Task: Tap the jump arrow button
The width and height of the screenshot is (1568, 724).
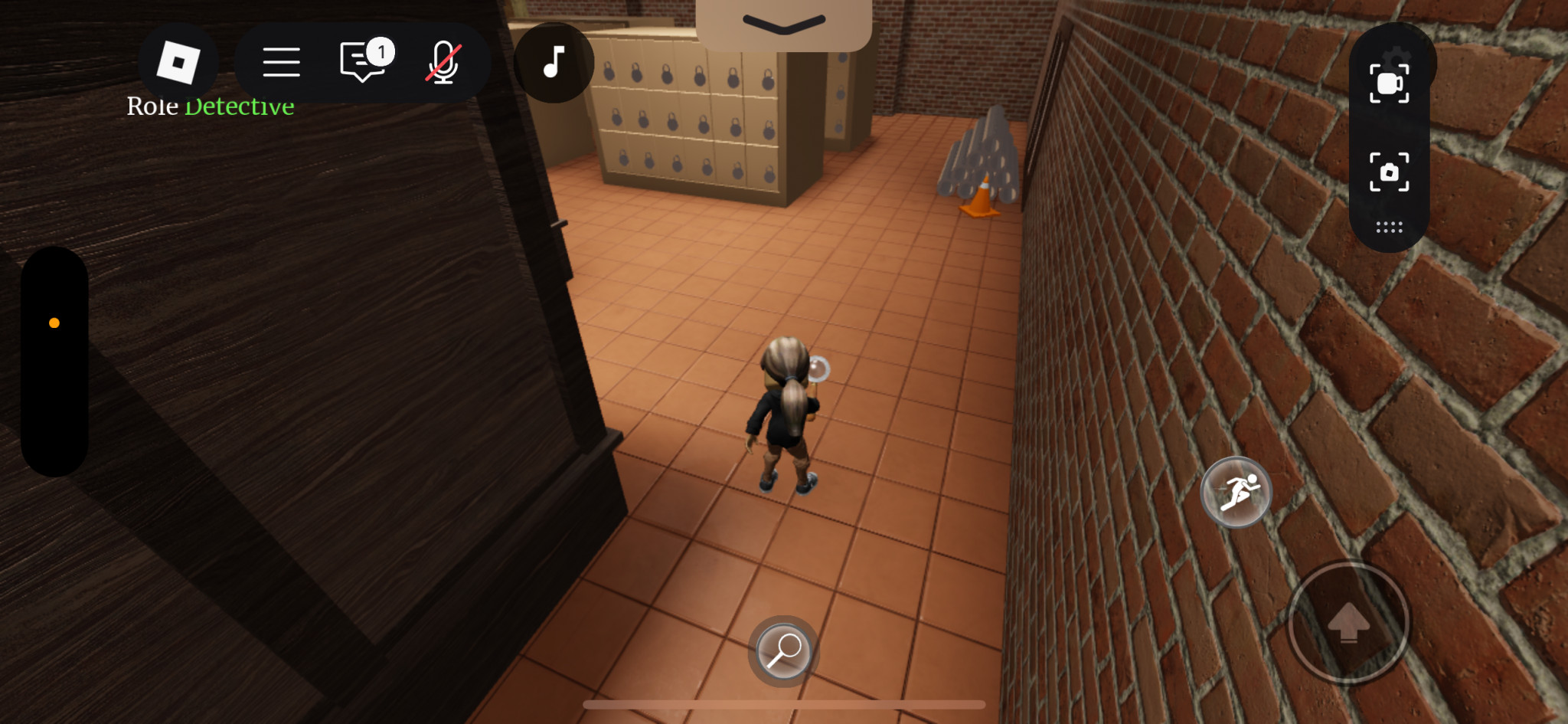Action: tap(1348, 622)
